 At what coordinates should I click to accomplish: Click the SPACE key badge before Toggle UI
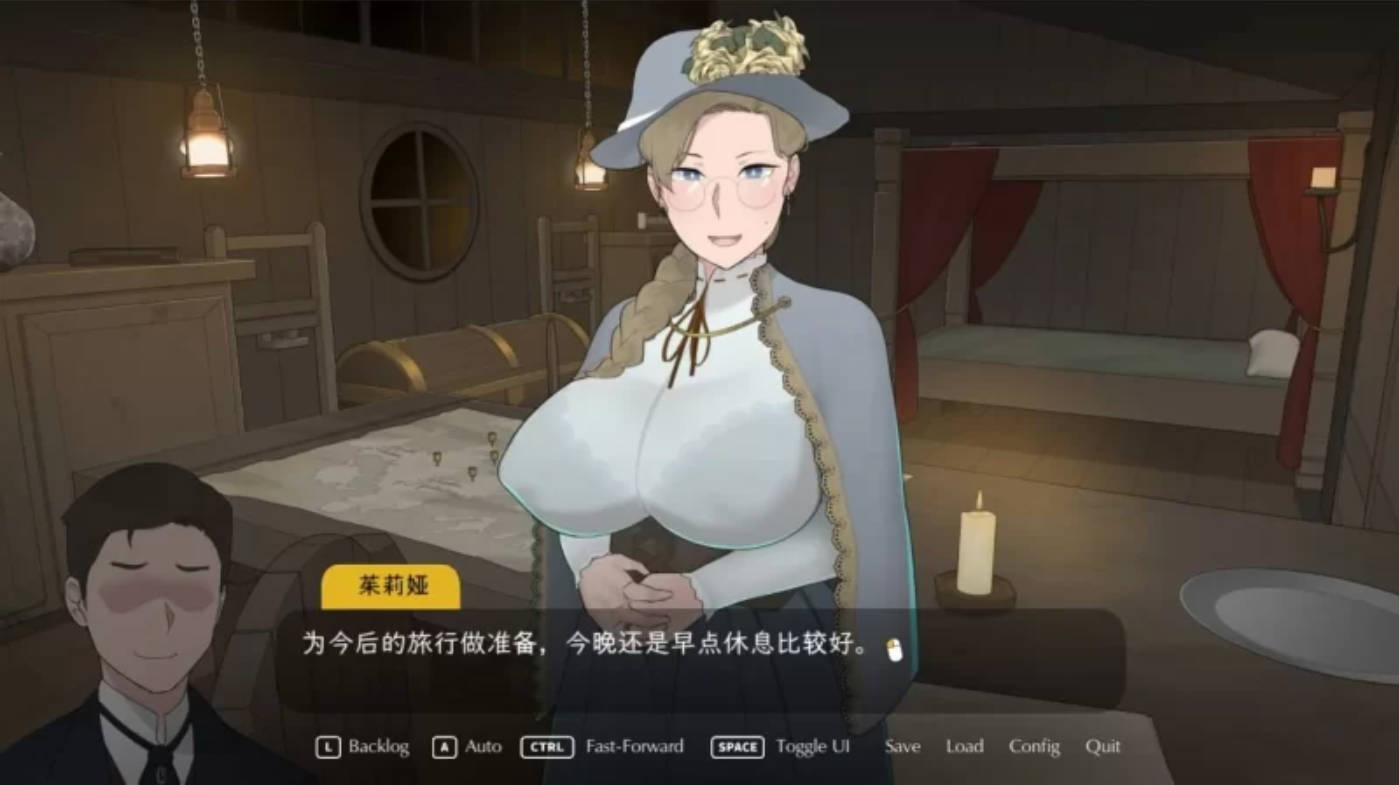(737, 746)
